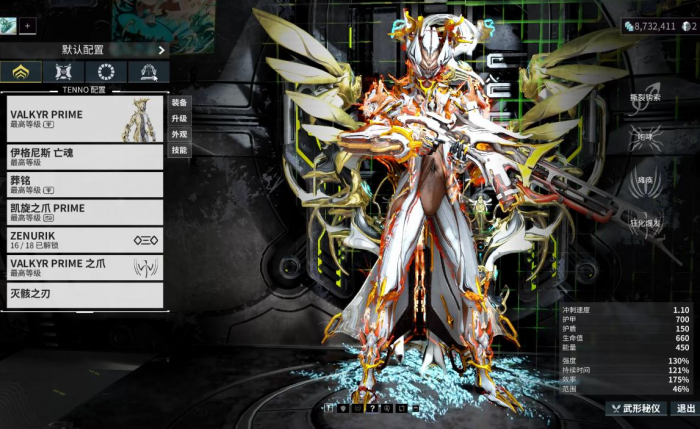
Task: Switch to the Warframe lotus tab
Action: (x=21, y=72)
